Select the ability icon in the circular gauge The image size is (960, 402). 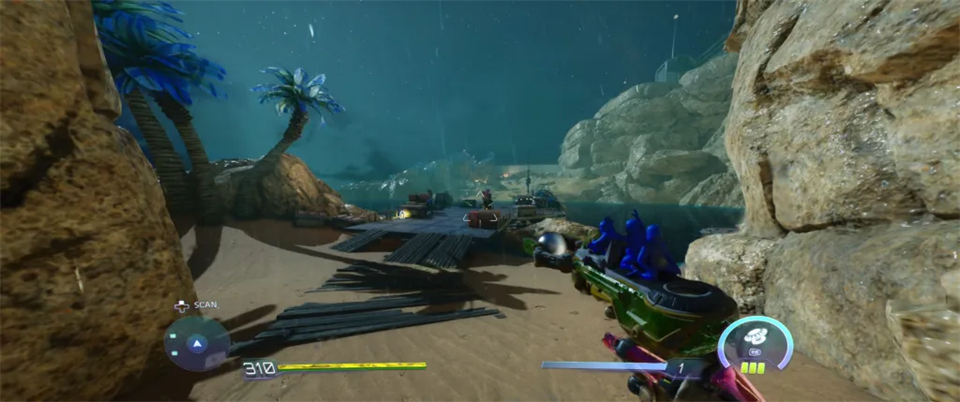click(x=754, y=336)
